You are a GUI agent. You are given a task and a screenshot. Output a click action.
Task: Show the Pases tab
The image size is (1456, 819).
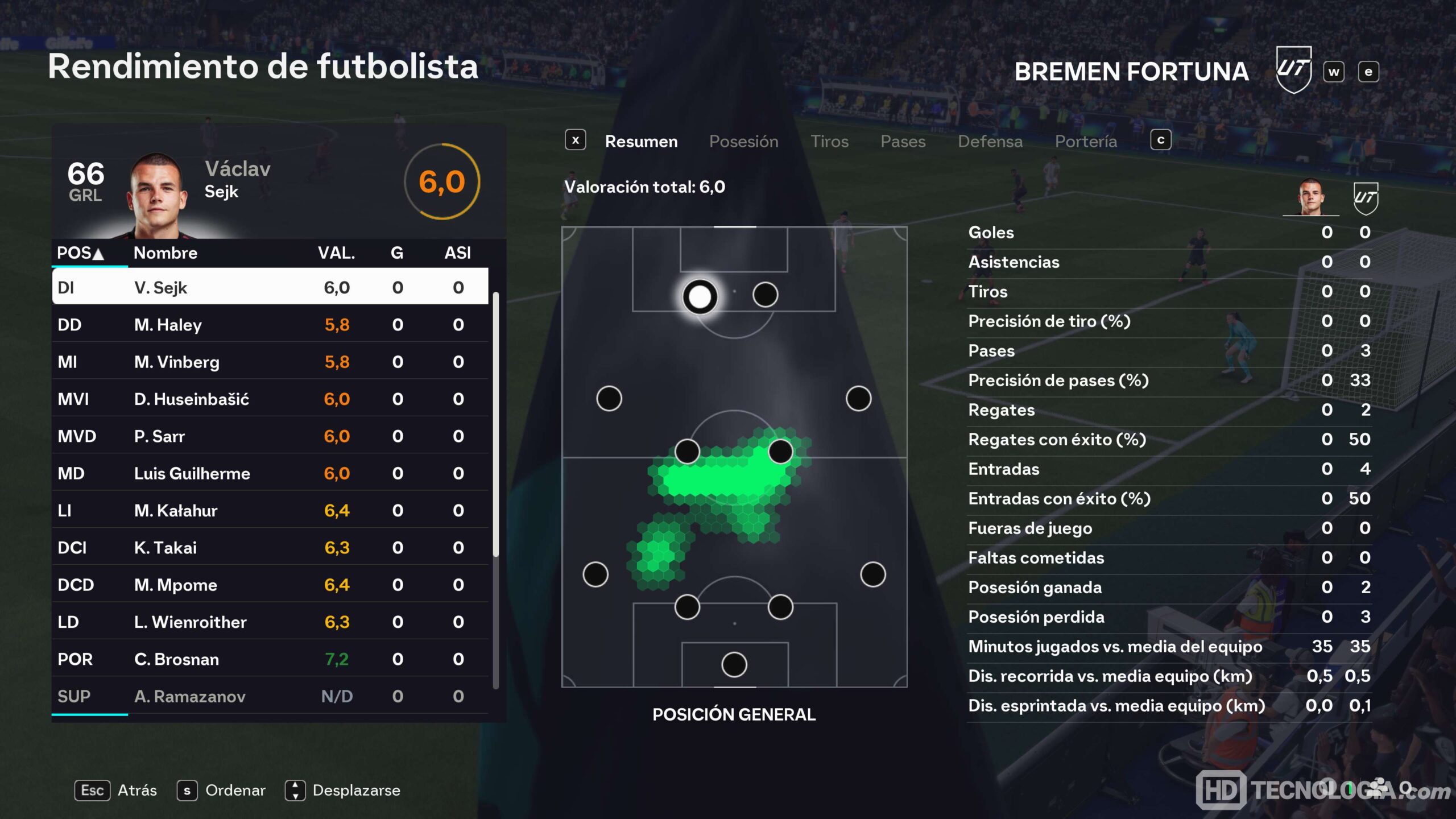pos(903,142)
